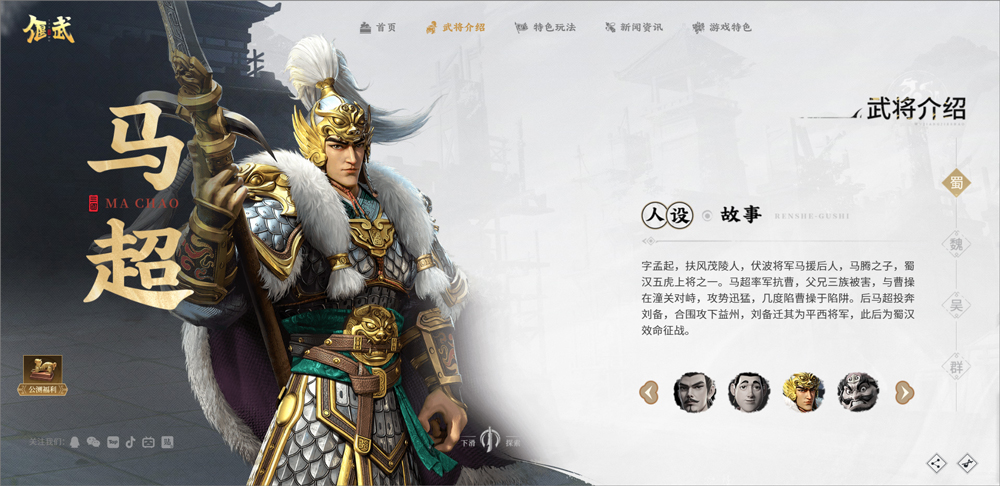Open the WeChat follow icon
Viewport: 1000px width, 486px height.
point(93,442)
